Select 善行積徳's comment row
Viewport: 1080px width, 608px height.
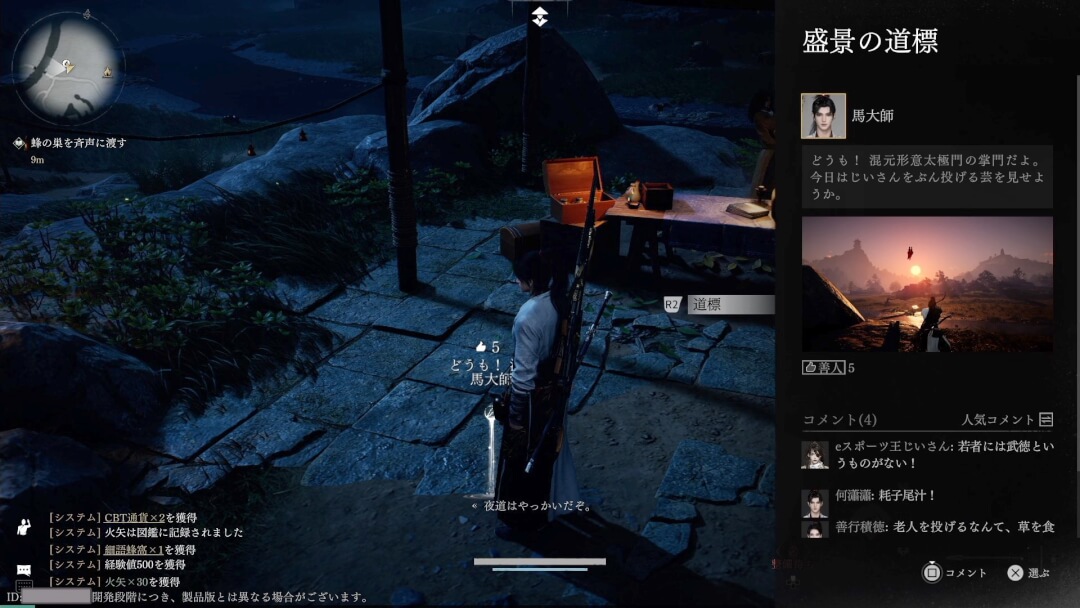click(x=927, y=527)
